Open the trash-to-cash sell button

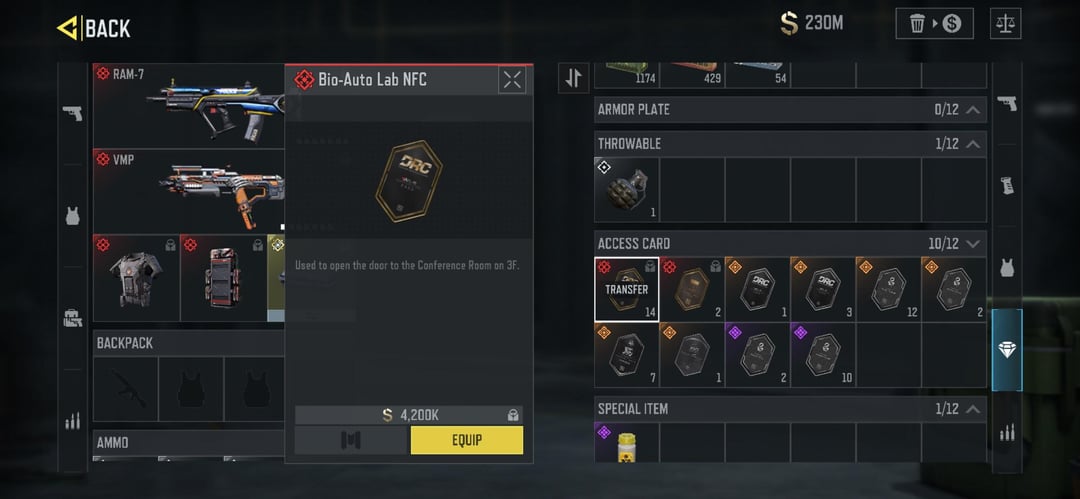click(933, 23)
